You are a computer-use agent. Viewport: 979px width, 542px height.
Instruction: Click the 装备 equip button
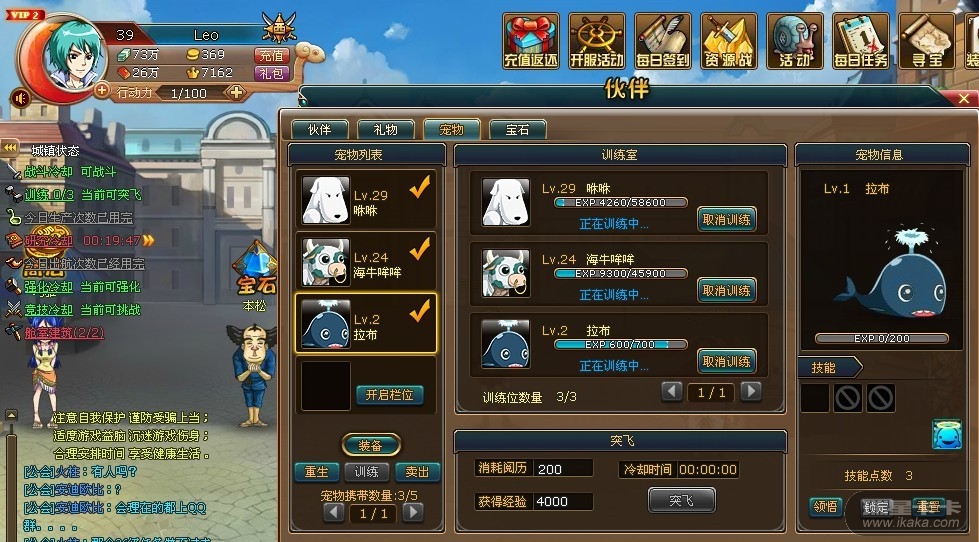point(371,446)
